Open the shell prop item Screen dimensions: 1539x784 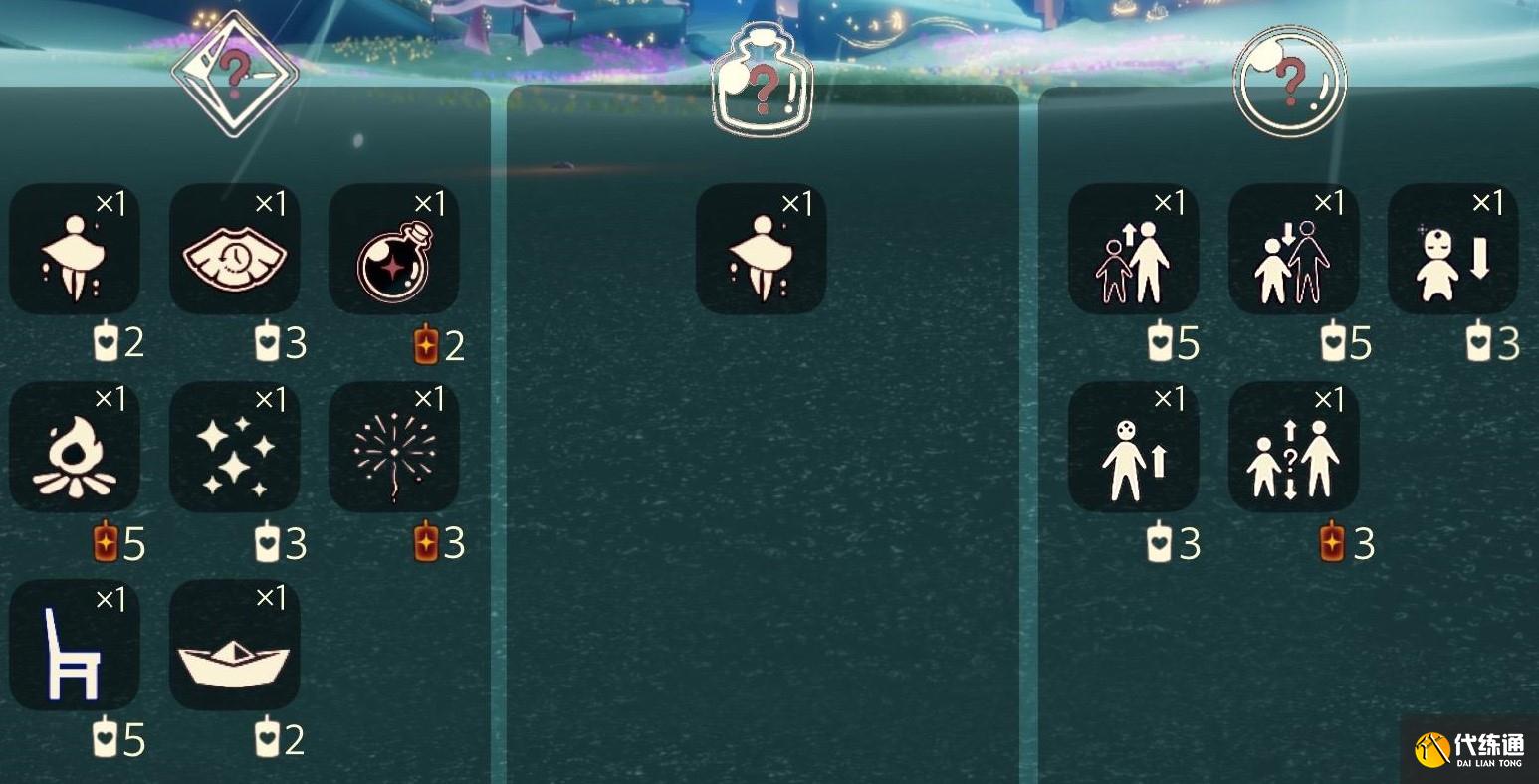click(x=234, y=249)
